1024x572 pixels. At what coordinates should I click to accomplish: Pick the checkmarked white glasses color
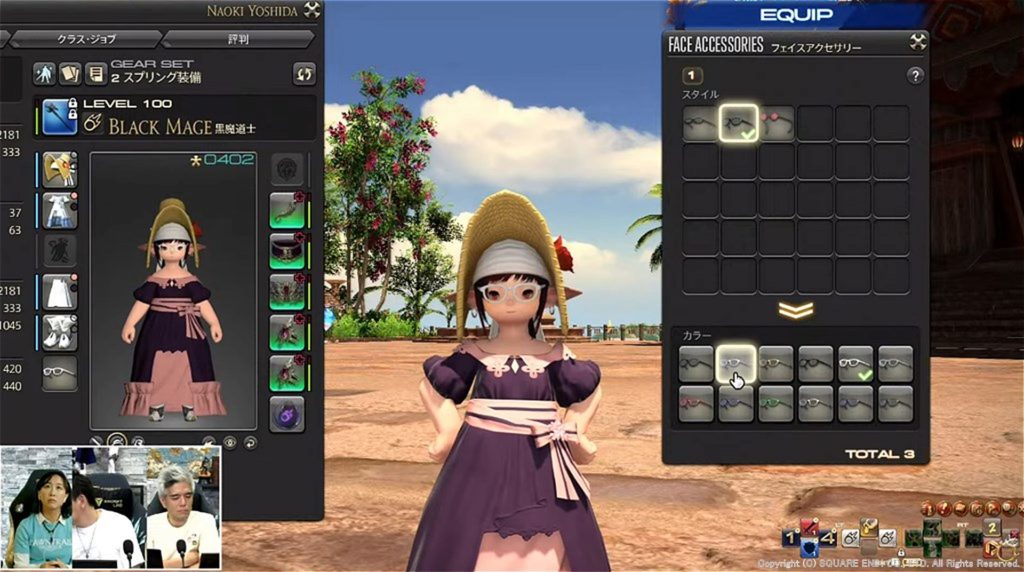[x=855, y=365]
